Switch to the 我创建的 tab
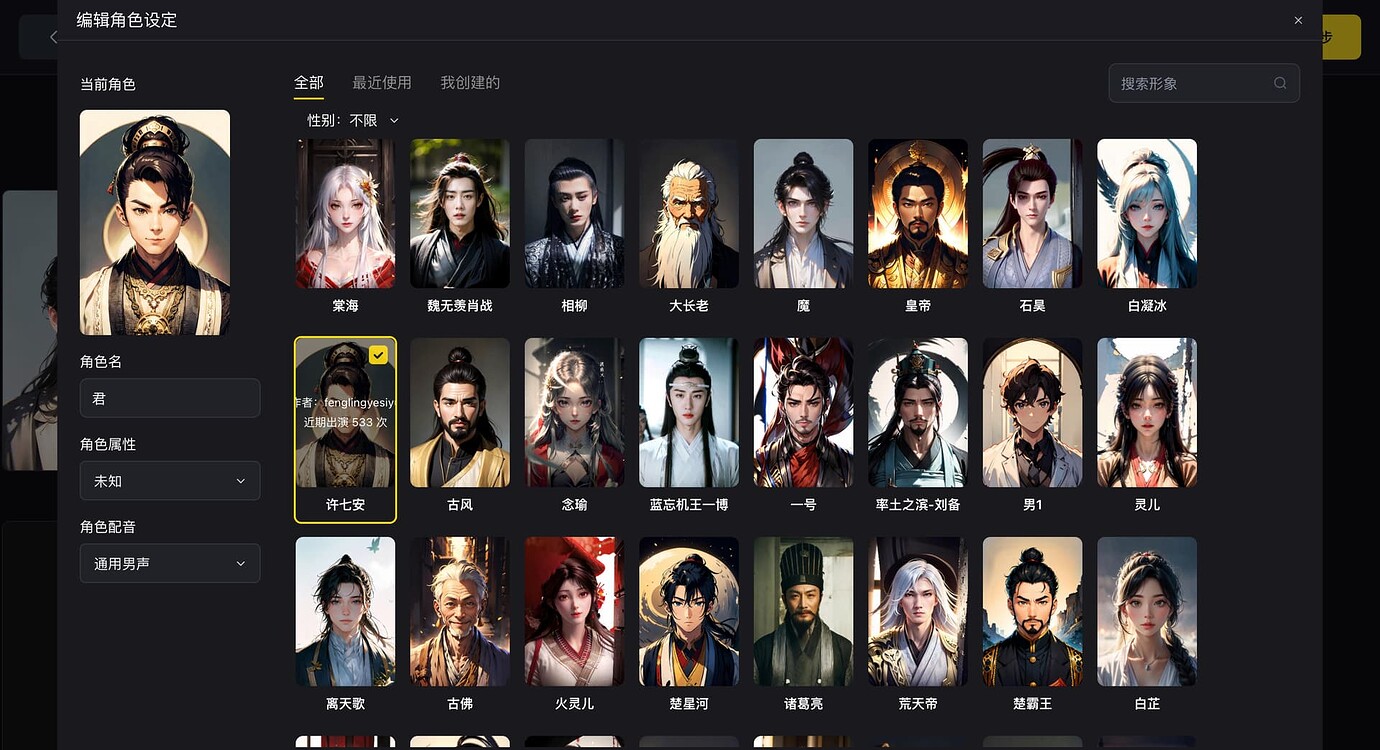The width and height of the screenshot is (1380, 750). coord(470,82)
